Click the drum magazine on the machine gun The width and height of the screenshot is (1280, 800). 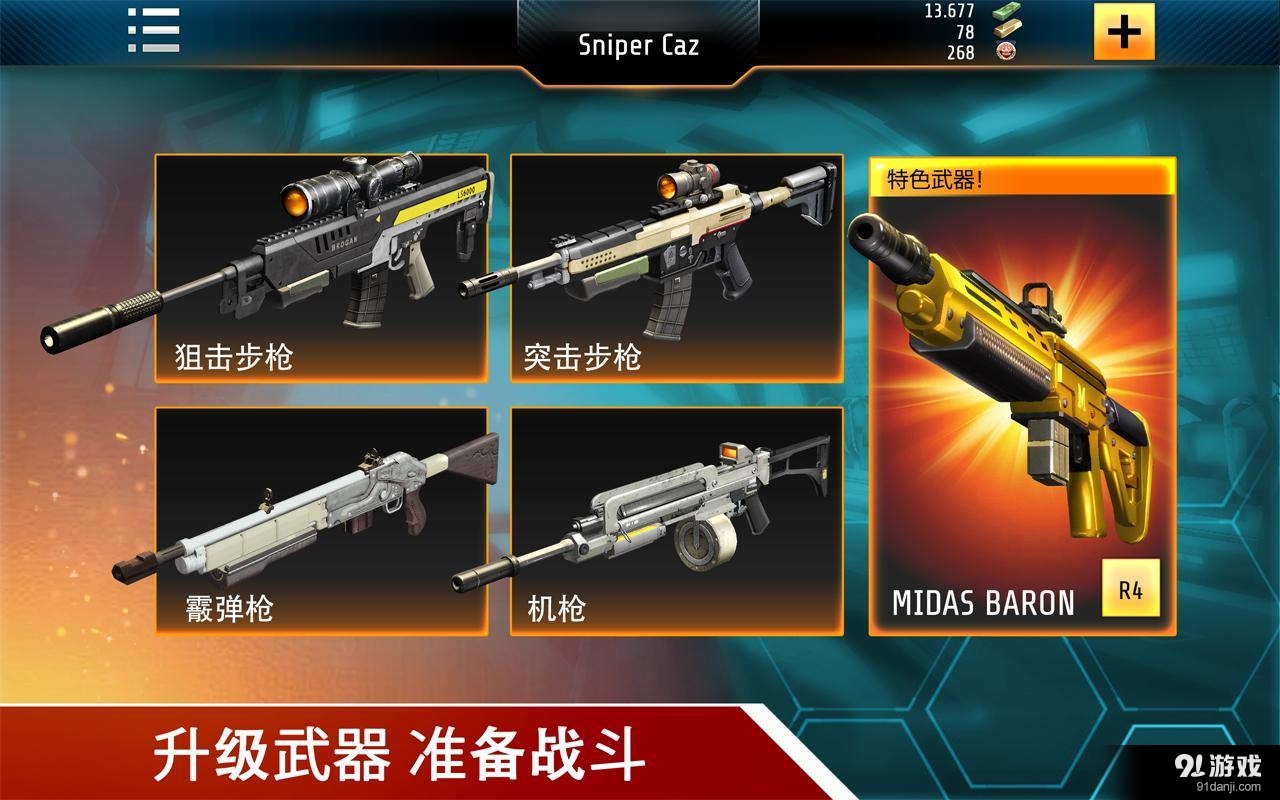(x=700, y=540)
